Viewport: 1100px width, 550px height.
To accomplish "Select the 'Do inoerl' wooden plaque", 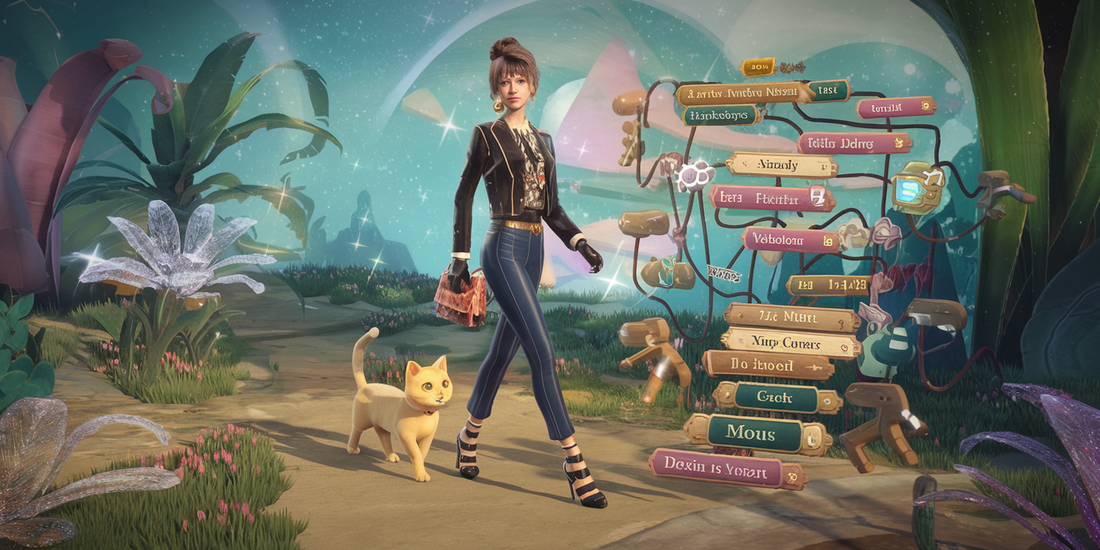I will [766, 365].
